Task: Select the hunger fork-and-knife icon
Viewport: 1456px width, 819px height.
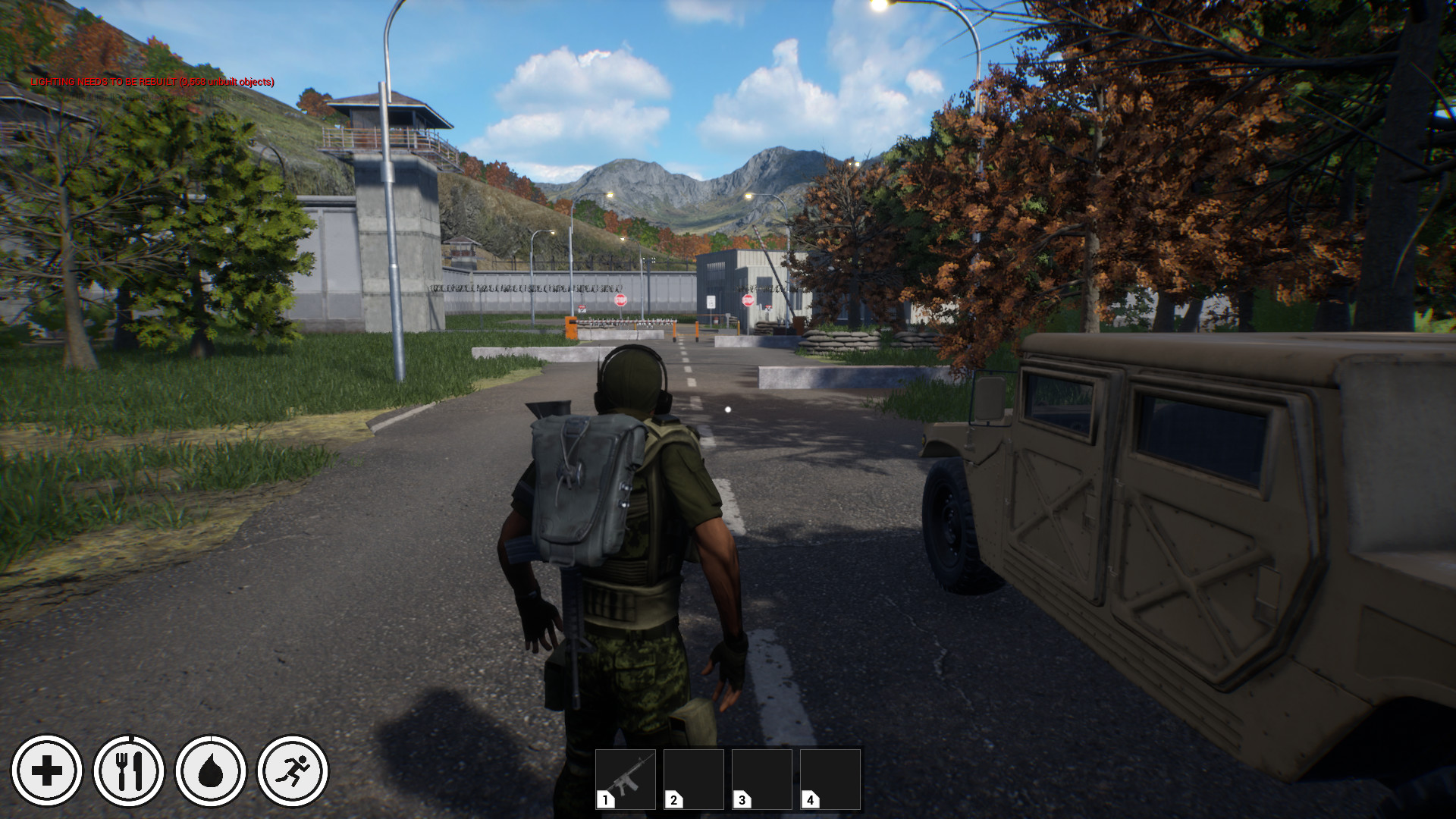Action: point(130,770)
